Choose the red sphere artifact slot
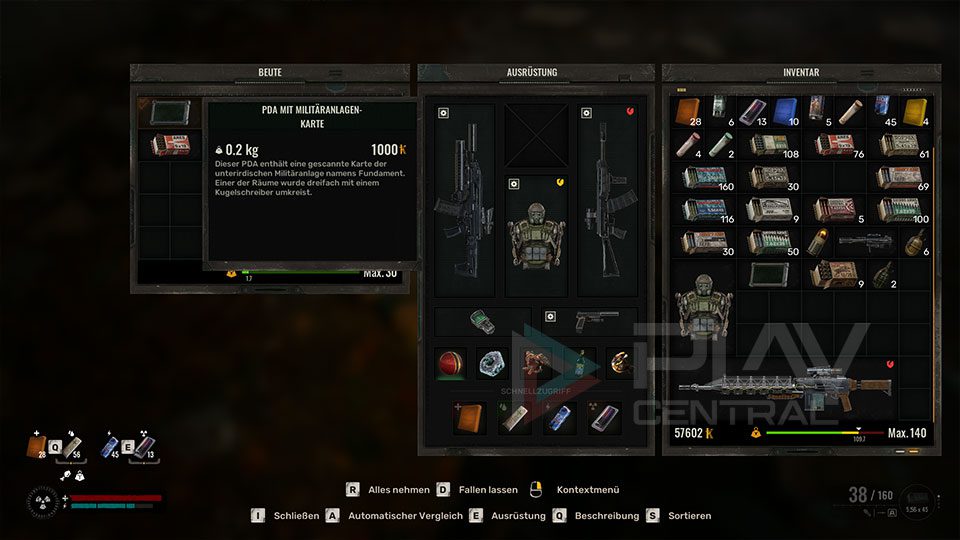 [451, 364]
